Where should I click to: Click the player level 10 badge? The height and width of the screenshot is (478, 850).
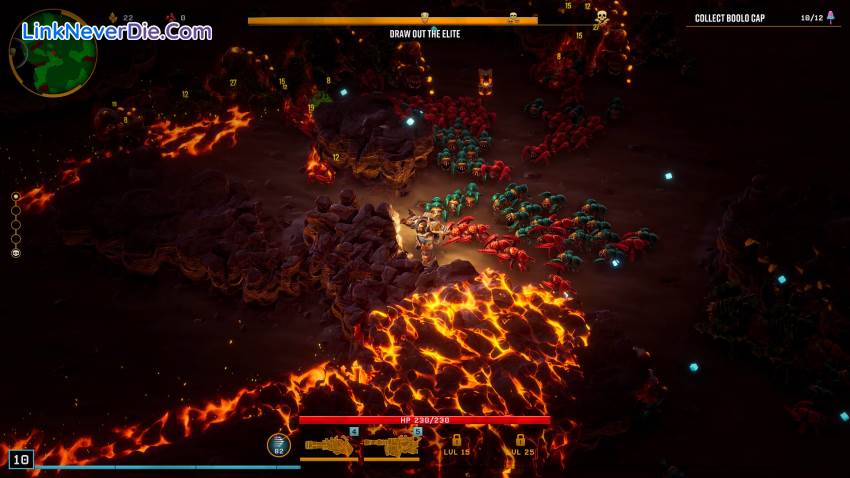tap(21, 459)
